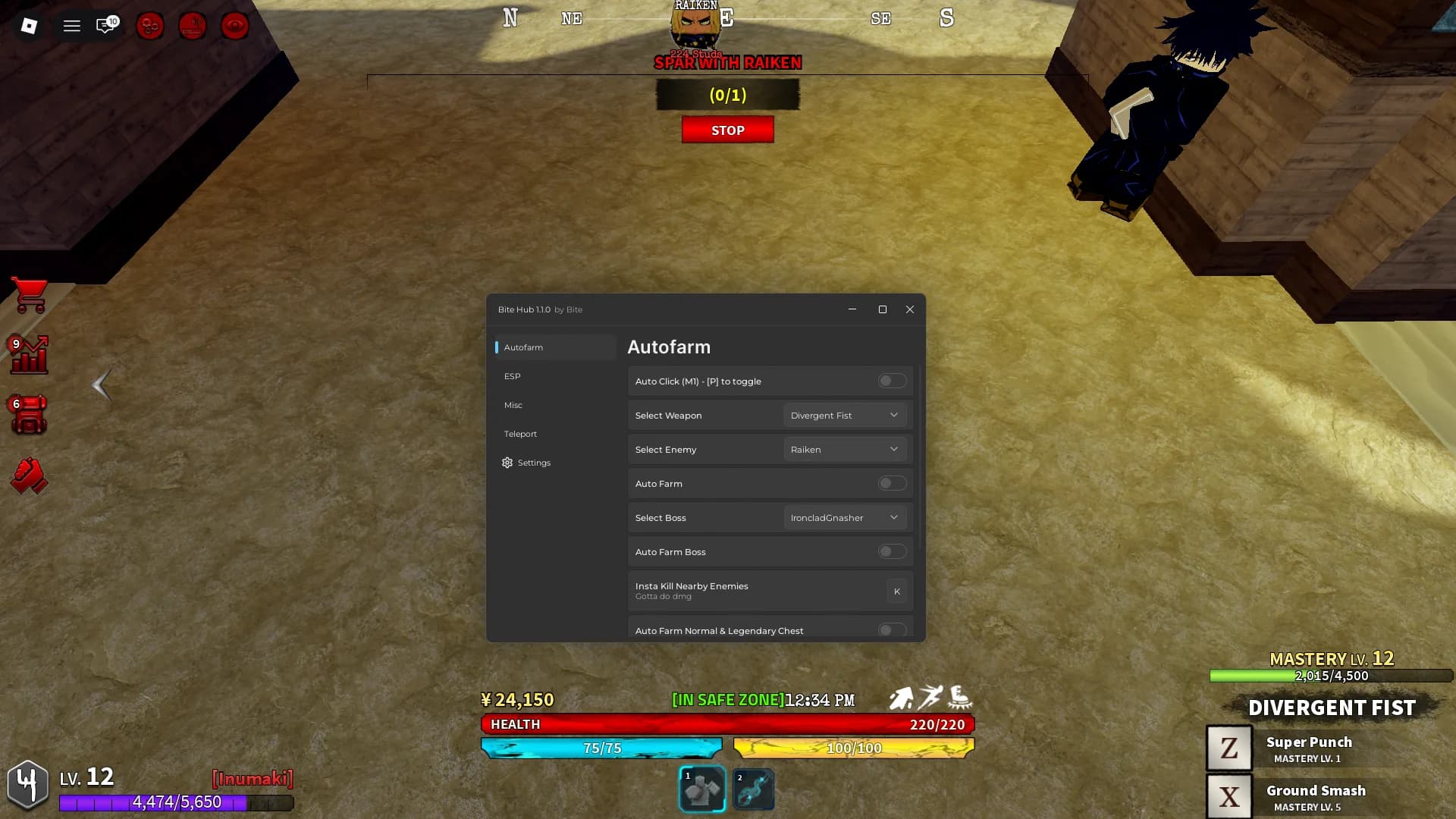This screenshot has width=1456, height=819.
Task: Open the IroncladGnasher boss dropdown
Action: coord(844,517)
